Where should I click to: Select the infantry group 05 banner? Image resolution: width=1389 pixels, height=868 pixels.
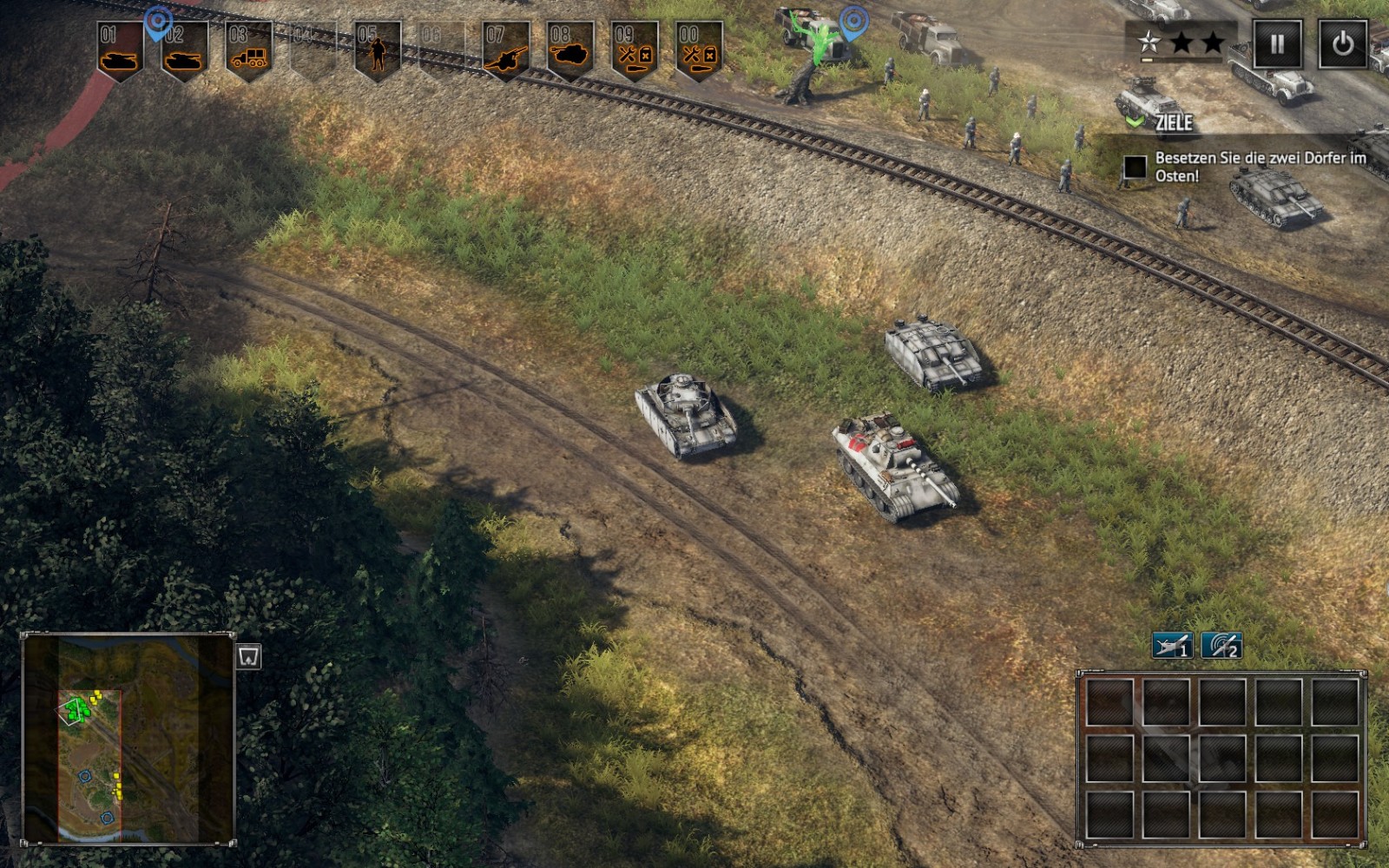378,50
